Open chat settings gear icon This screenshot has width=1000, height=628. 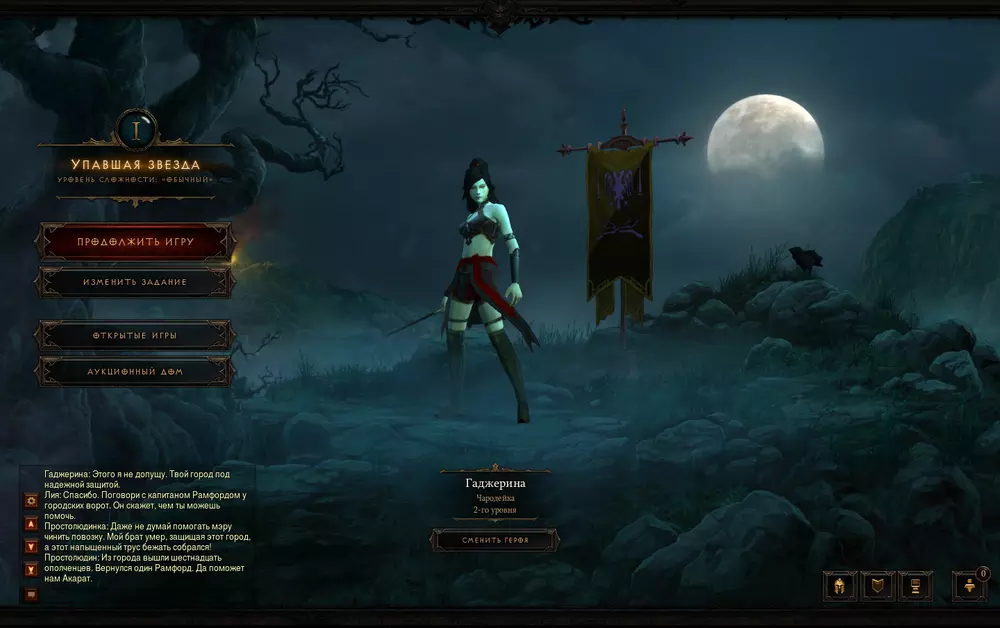tap(31, 499)
